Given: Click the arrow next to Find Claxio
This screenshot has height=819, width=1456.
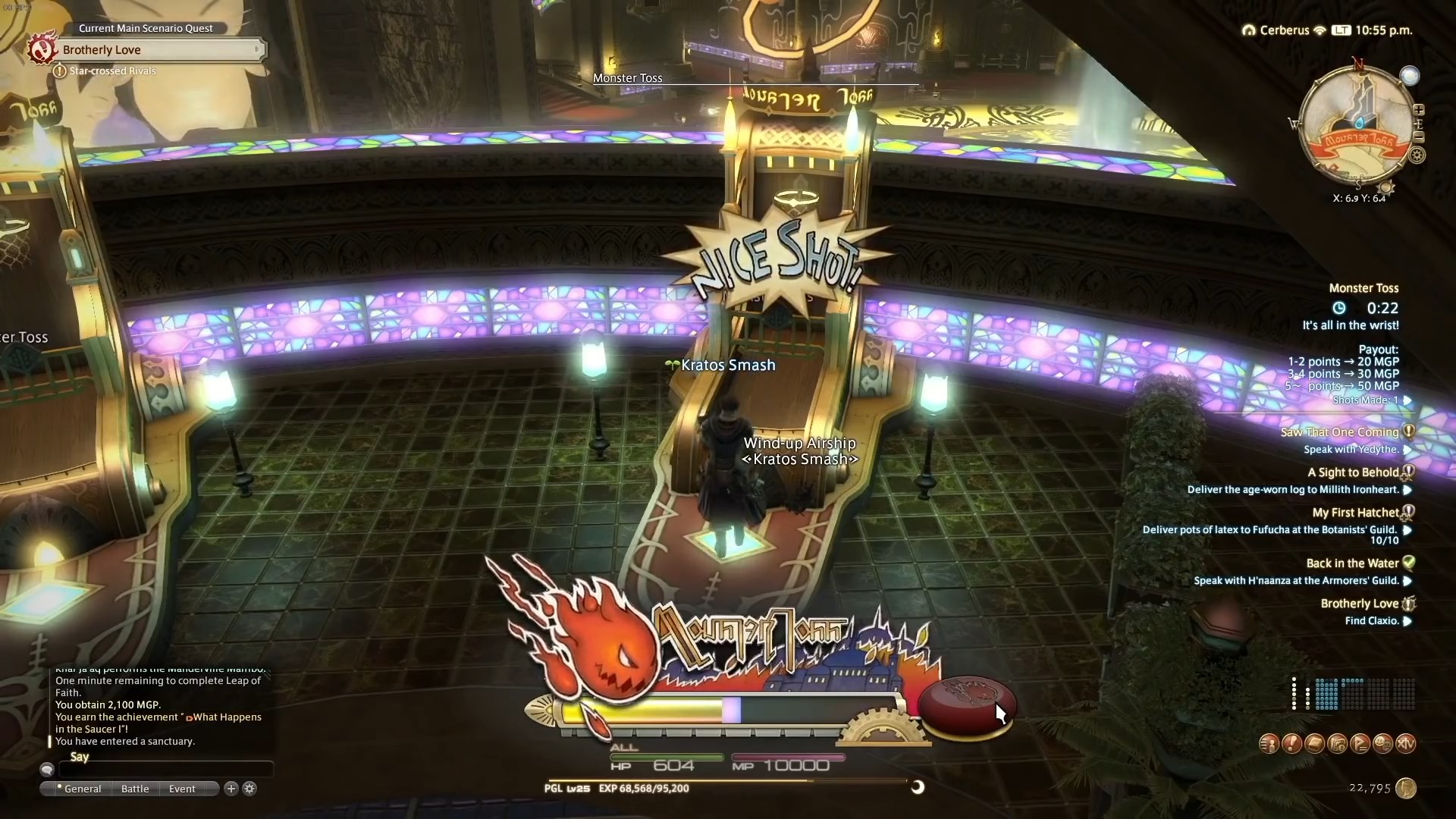Looking at the screenshot, I should [x=1409, y=620].
